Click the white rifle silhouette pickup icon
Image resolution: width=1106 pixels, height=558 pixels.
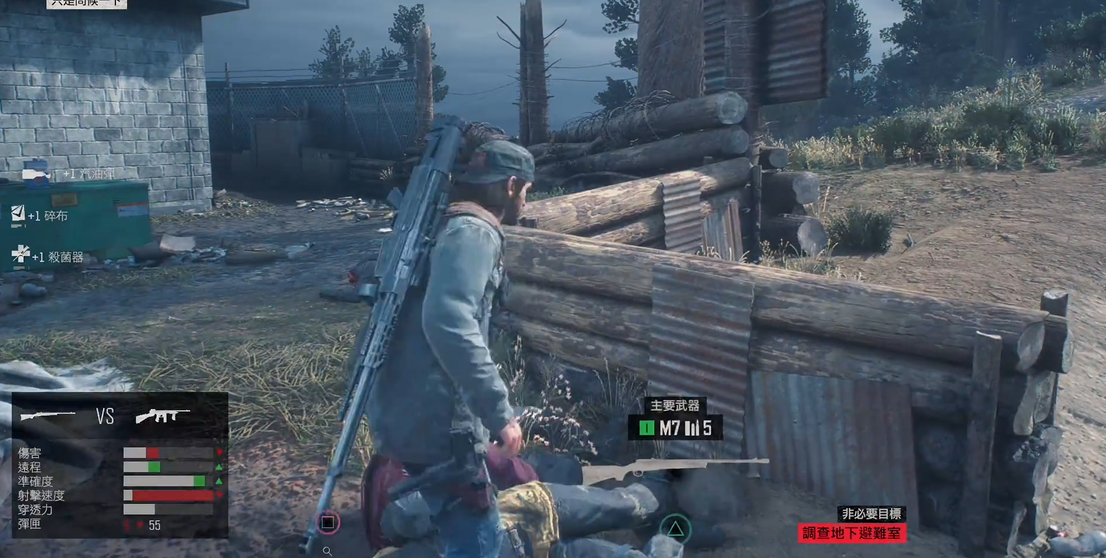[674, 468]
